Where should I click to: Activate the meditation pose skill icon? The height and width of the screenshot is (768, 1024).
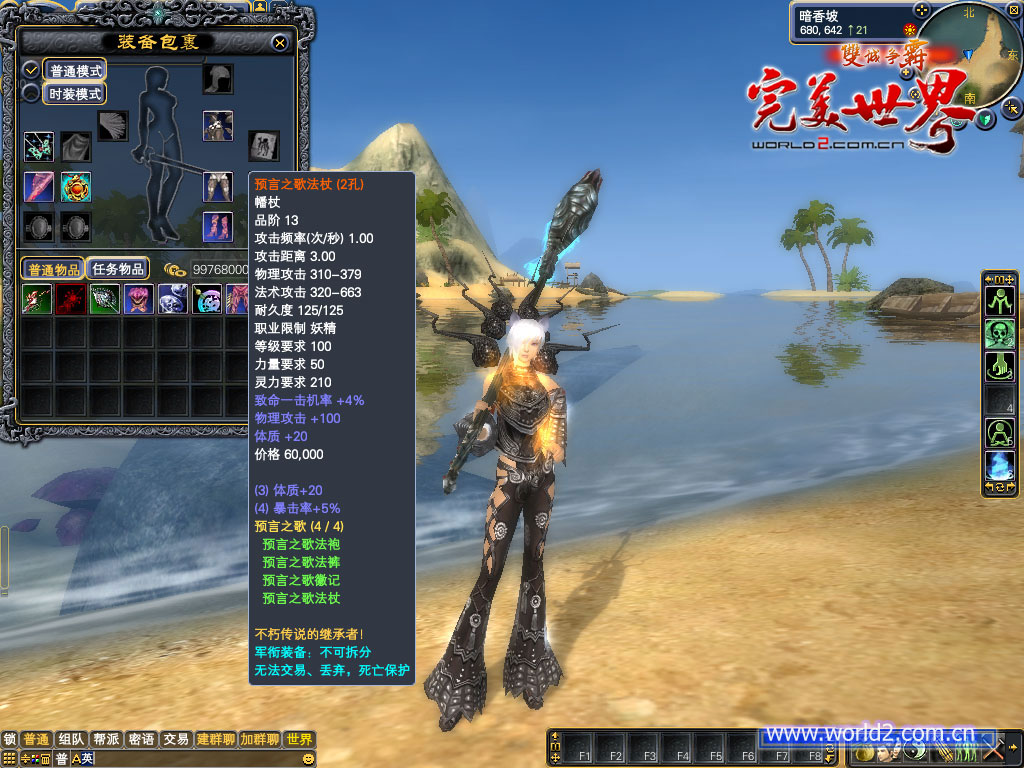pyautogui.click(x=1000, y=433)
